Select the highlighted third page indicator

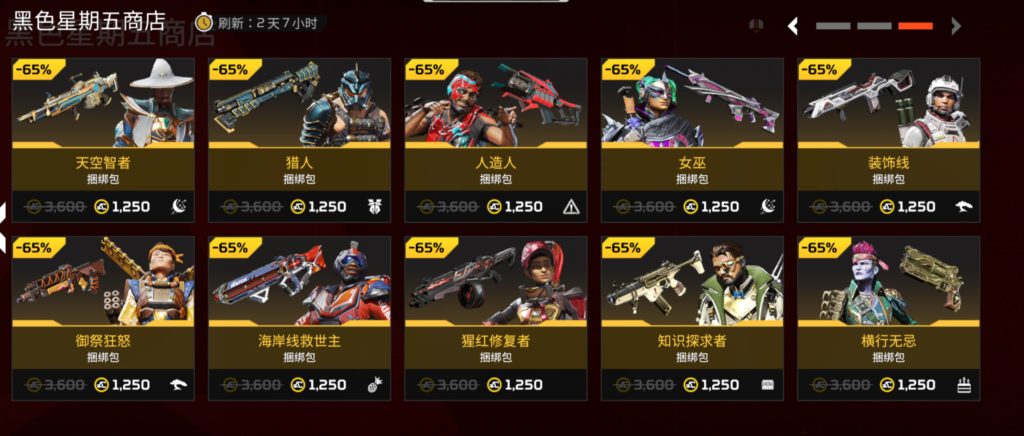tap(915, 27)
